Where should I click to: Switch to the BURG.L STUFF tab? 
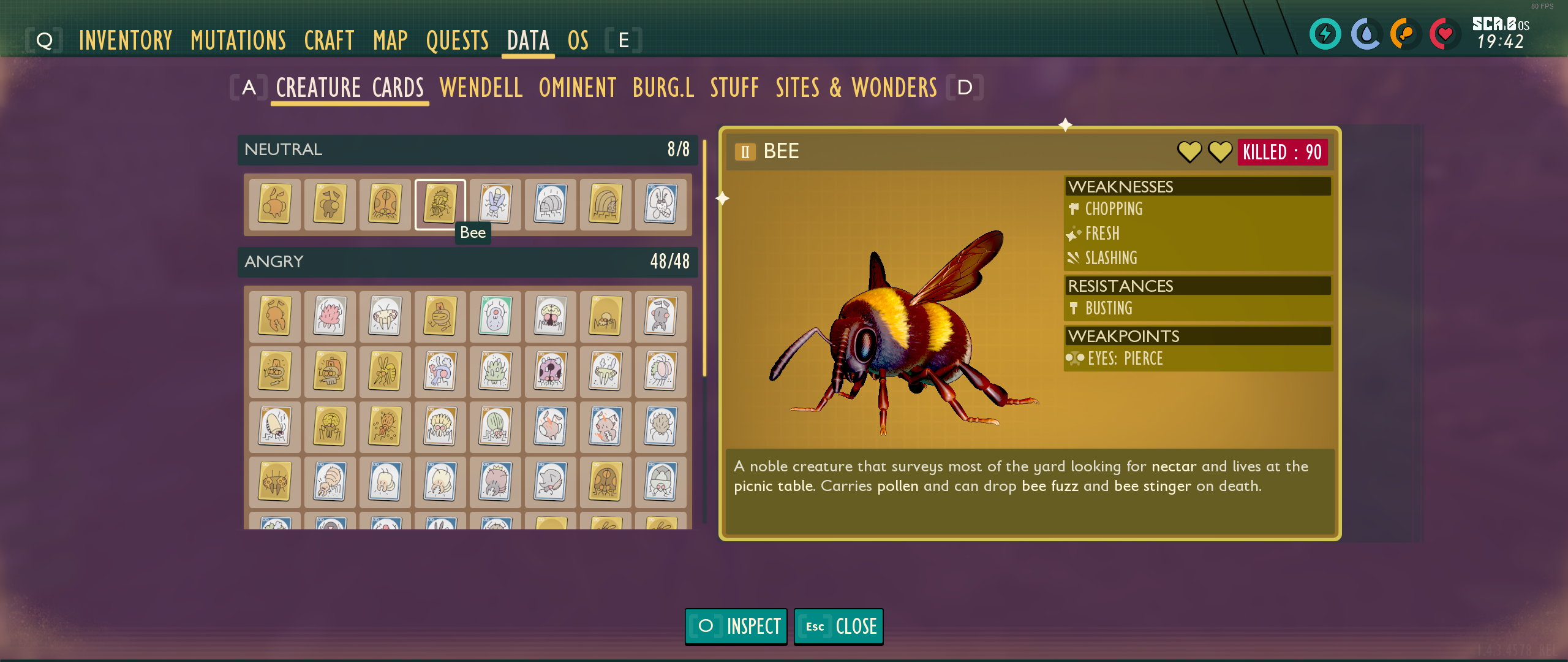point(663,88)
